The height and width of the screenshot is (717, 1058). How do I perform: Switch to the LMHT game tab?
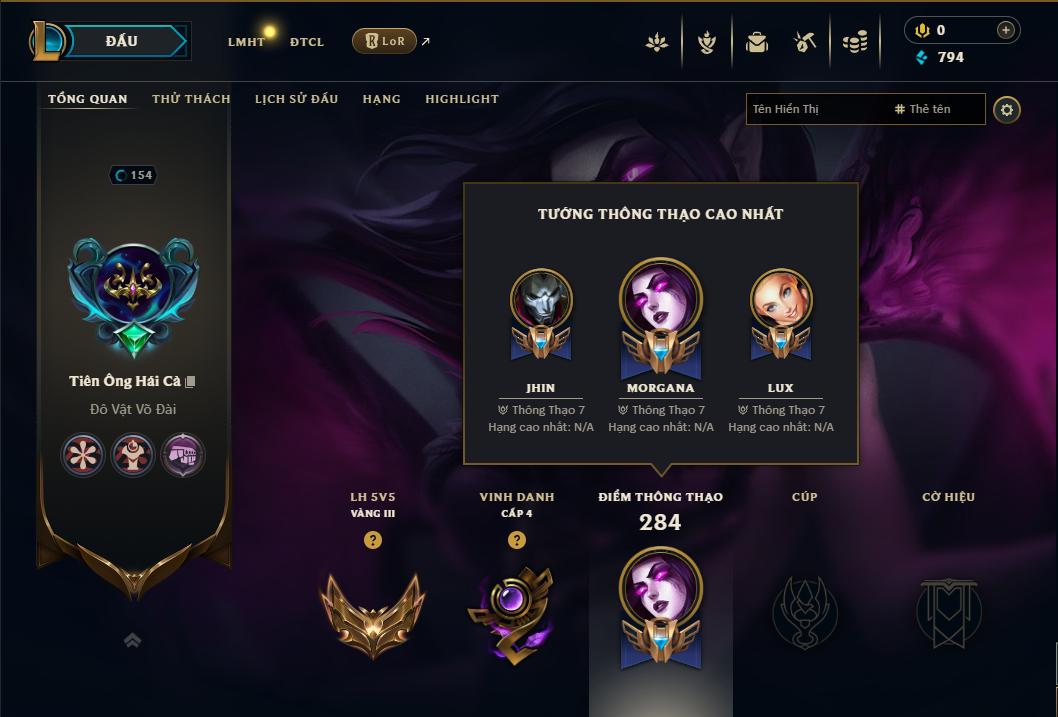pos(246,42)
